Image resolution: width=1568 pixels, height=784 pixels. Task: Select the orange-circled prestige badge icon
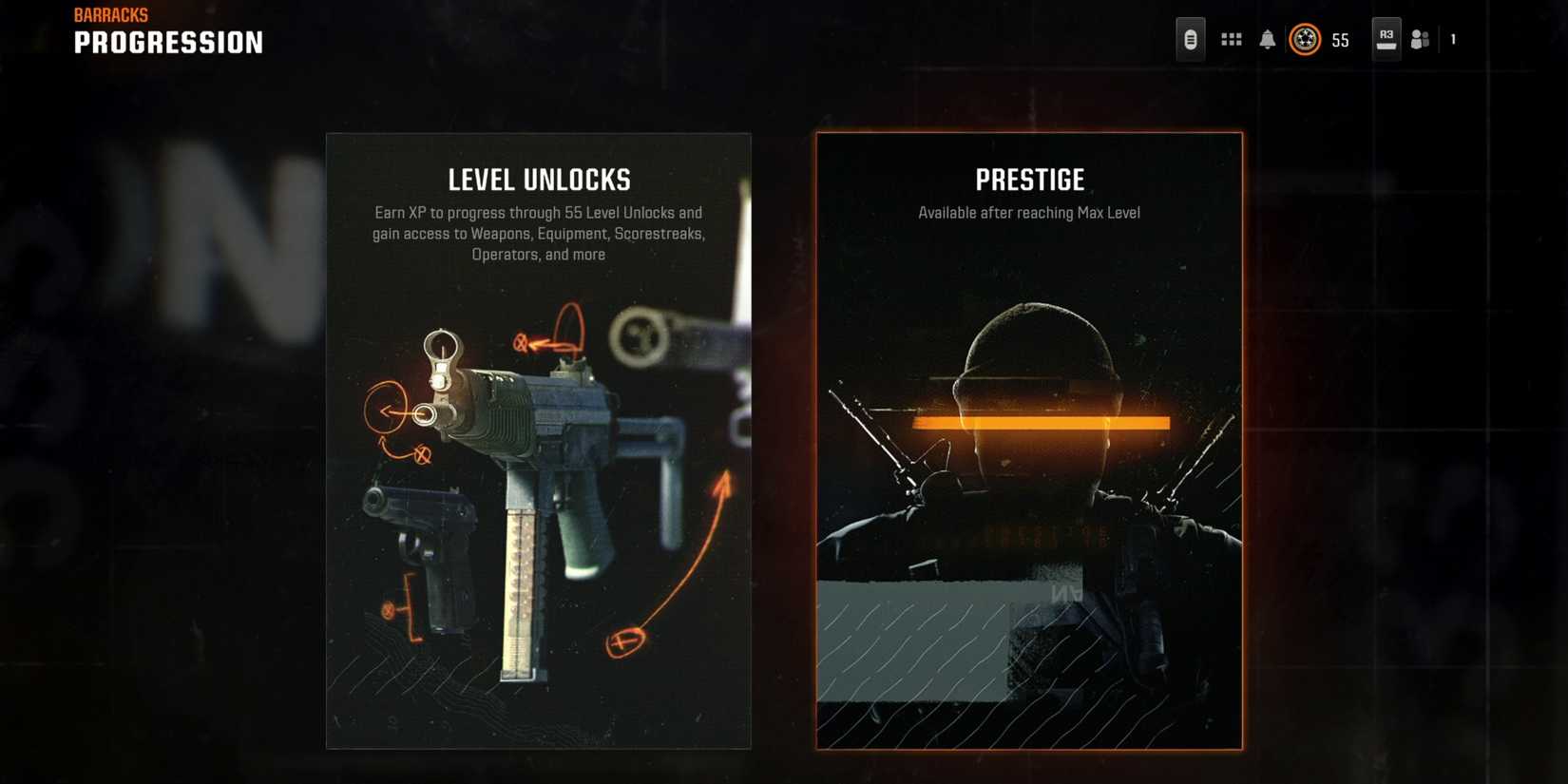1305,39
